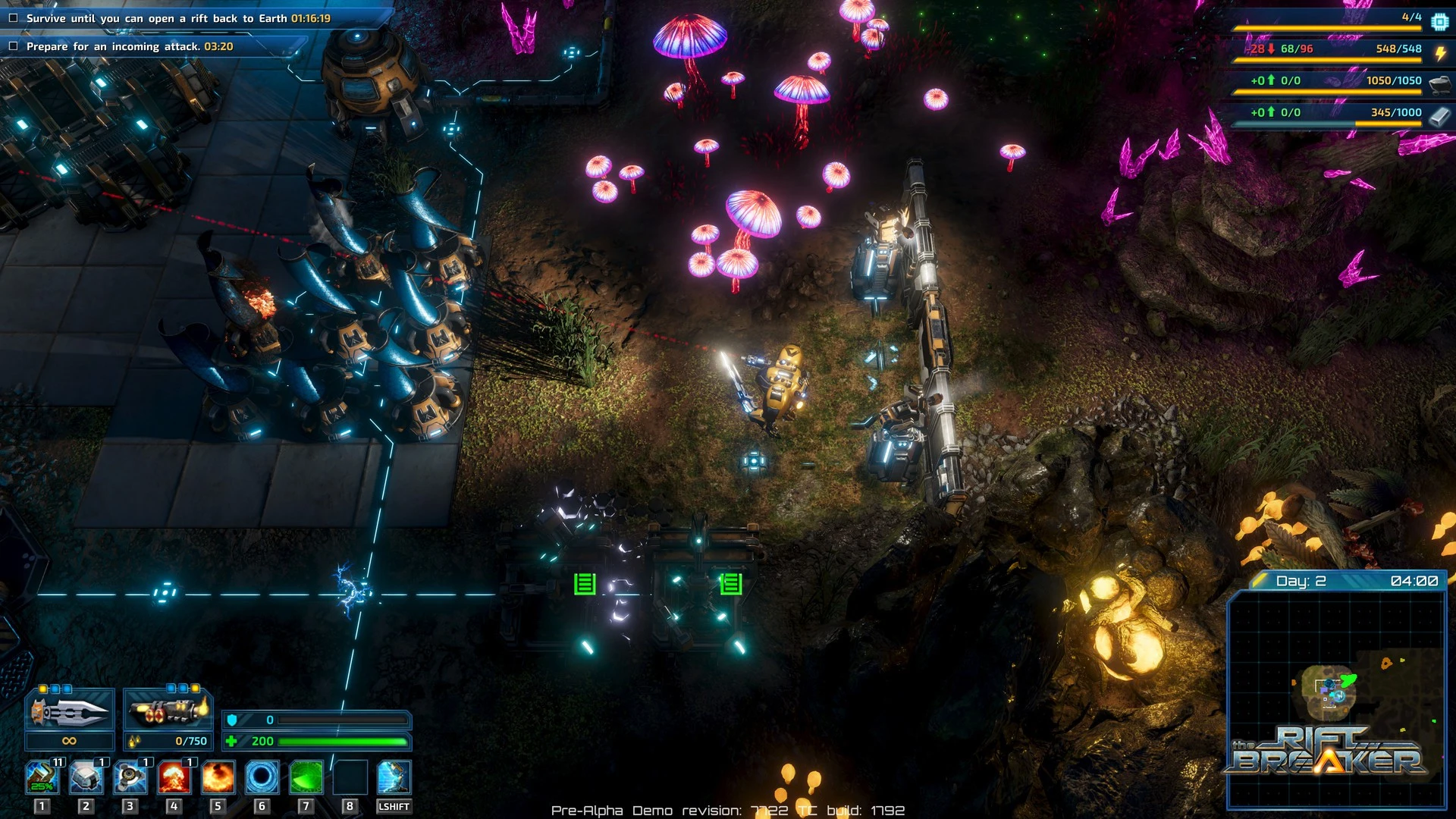Select the incoming attack objective
The height and width of the screenshot is (819, 1456).
[129, 46]
